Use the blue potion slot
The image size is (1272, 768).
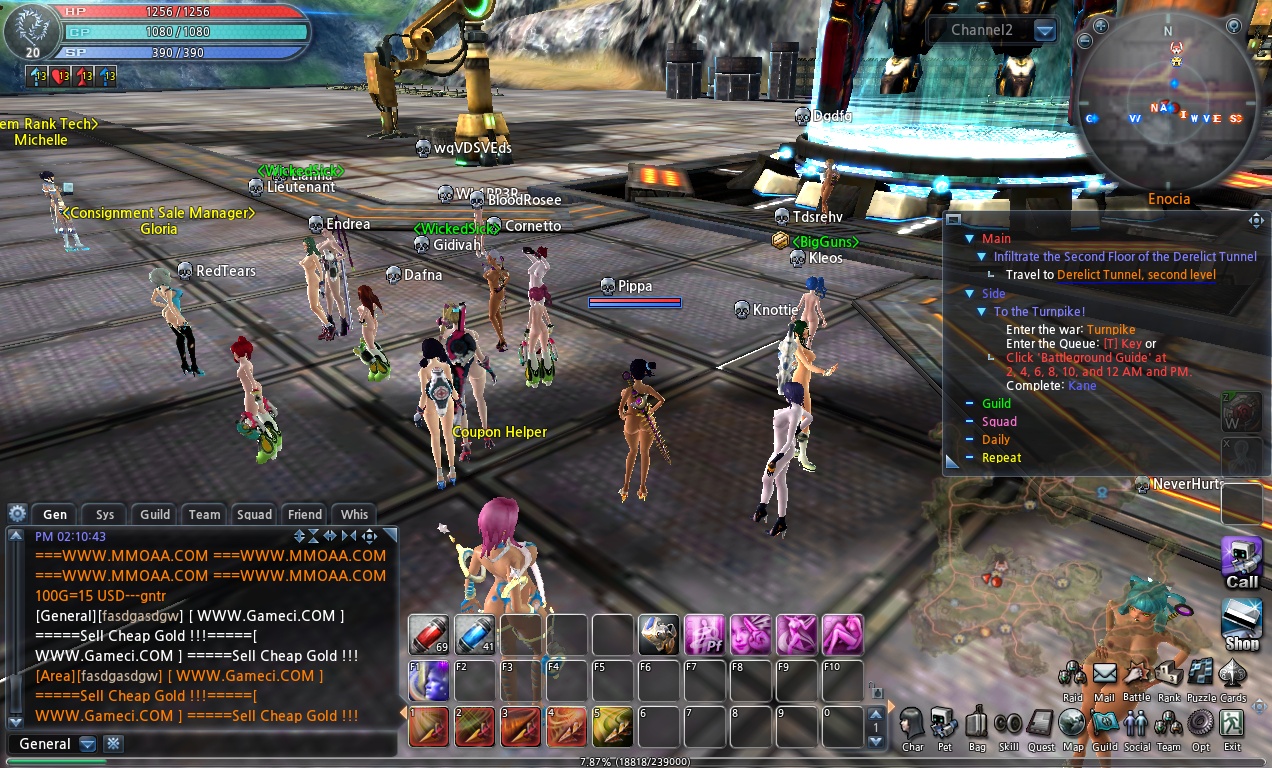pyautogui.click(x=475, y=635)
